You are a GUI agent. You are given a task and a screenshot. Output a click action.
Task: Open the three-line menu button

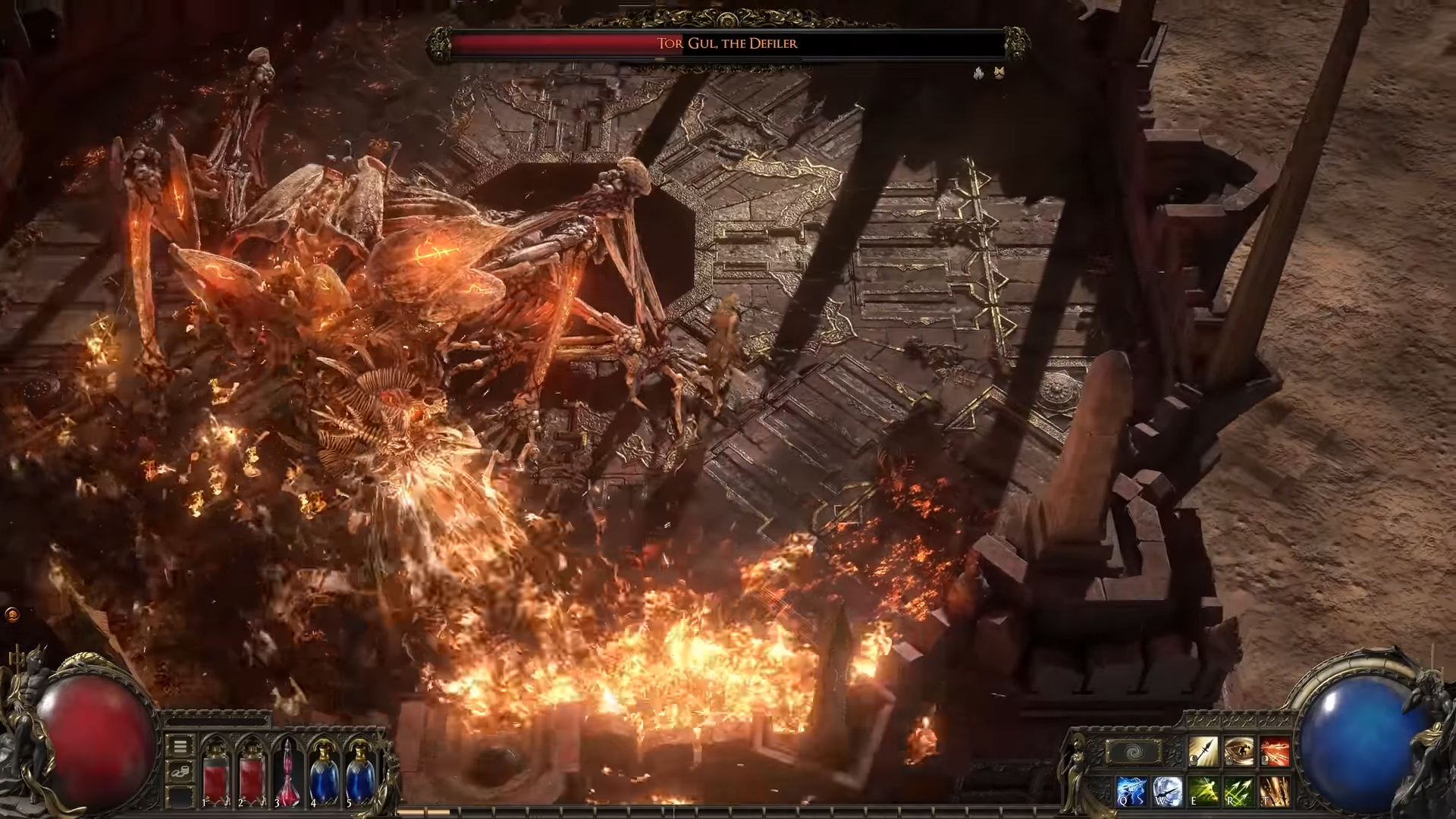tap(180, 746)
